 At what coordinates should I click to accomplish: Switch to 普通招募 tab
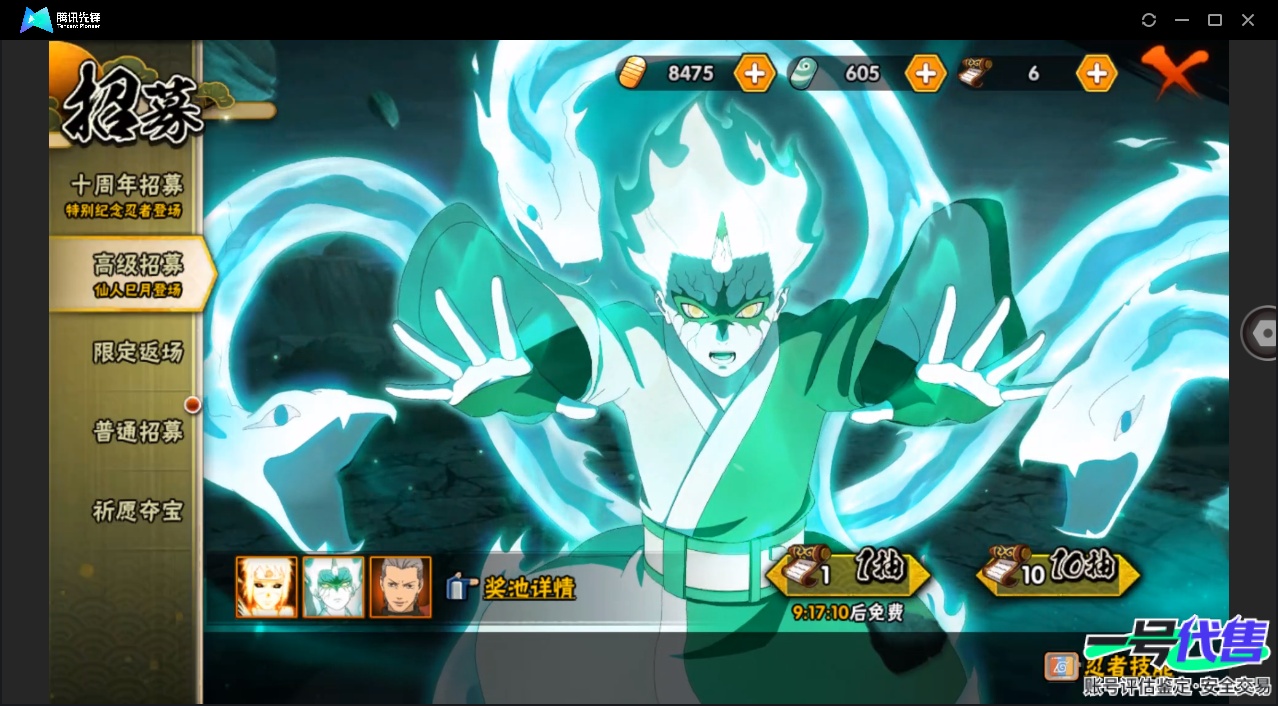(x=137, y=432)
